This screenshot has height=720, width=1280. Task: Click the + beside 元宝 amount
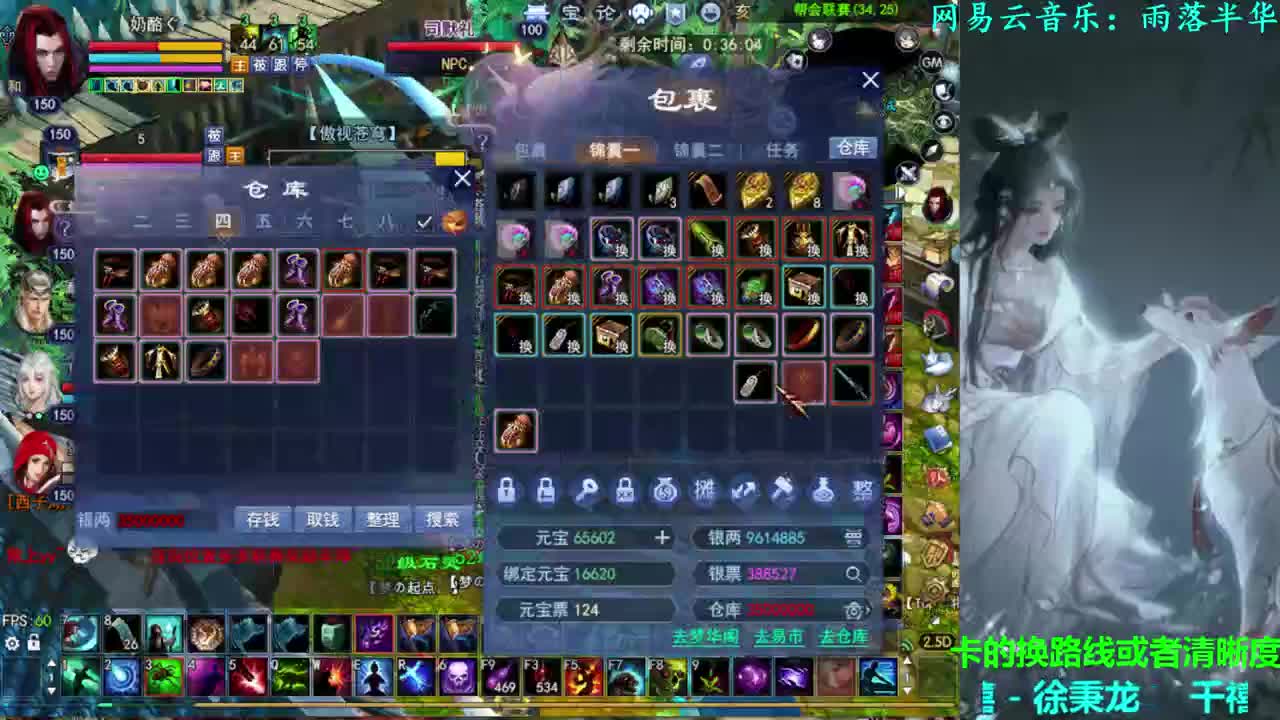click(x=662, y=537)
